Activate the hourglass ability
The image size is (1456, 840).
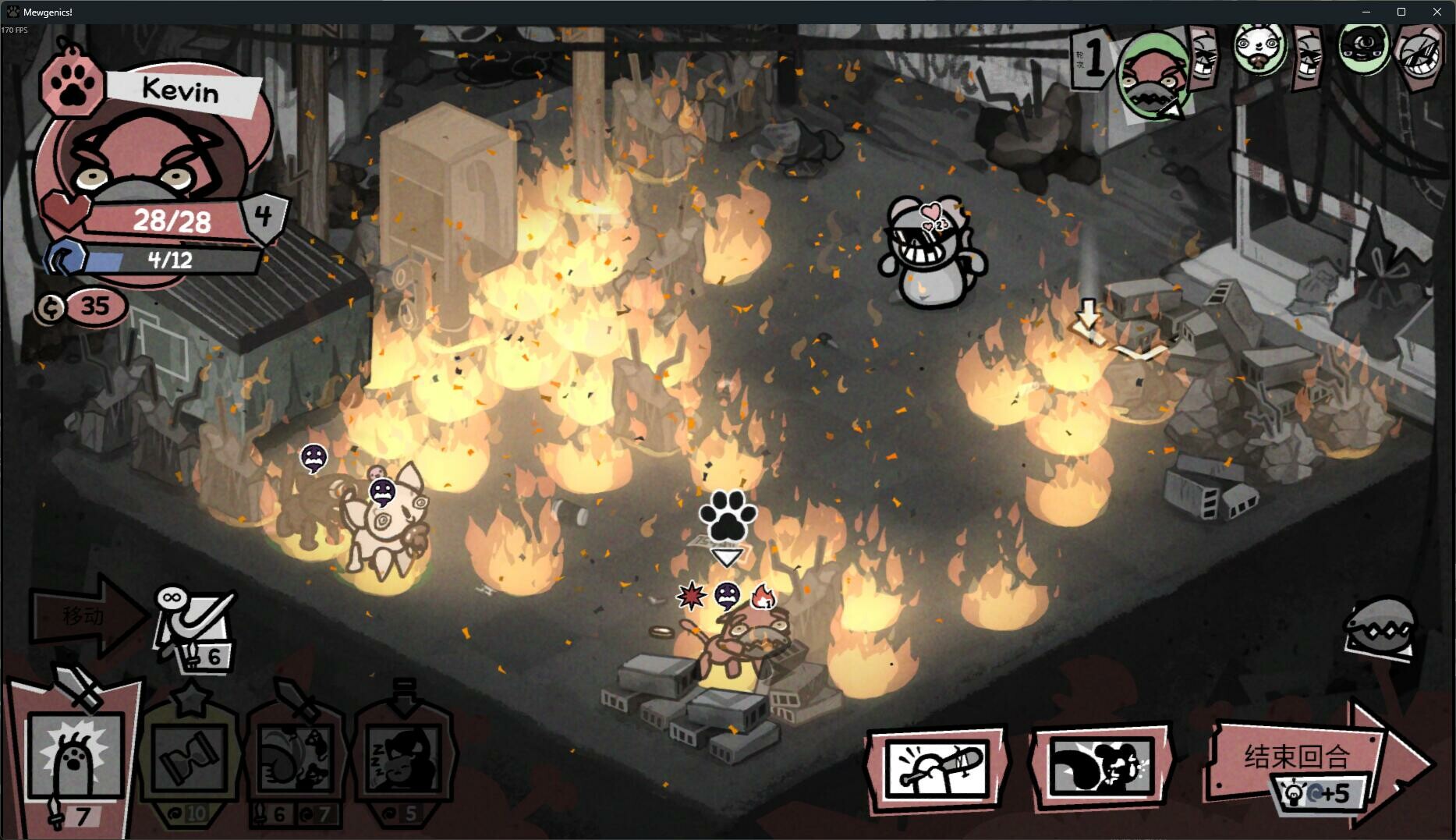pos(190,758)
